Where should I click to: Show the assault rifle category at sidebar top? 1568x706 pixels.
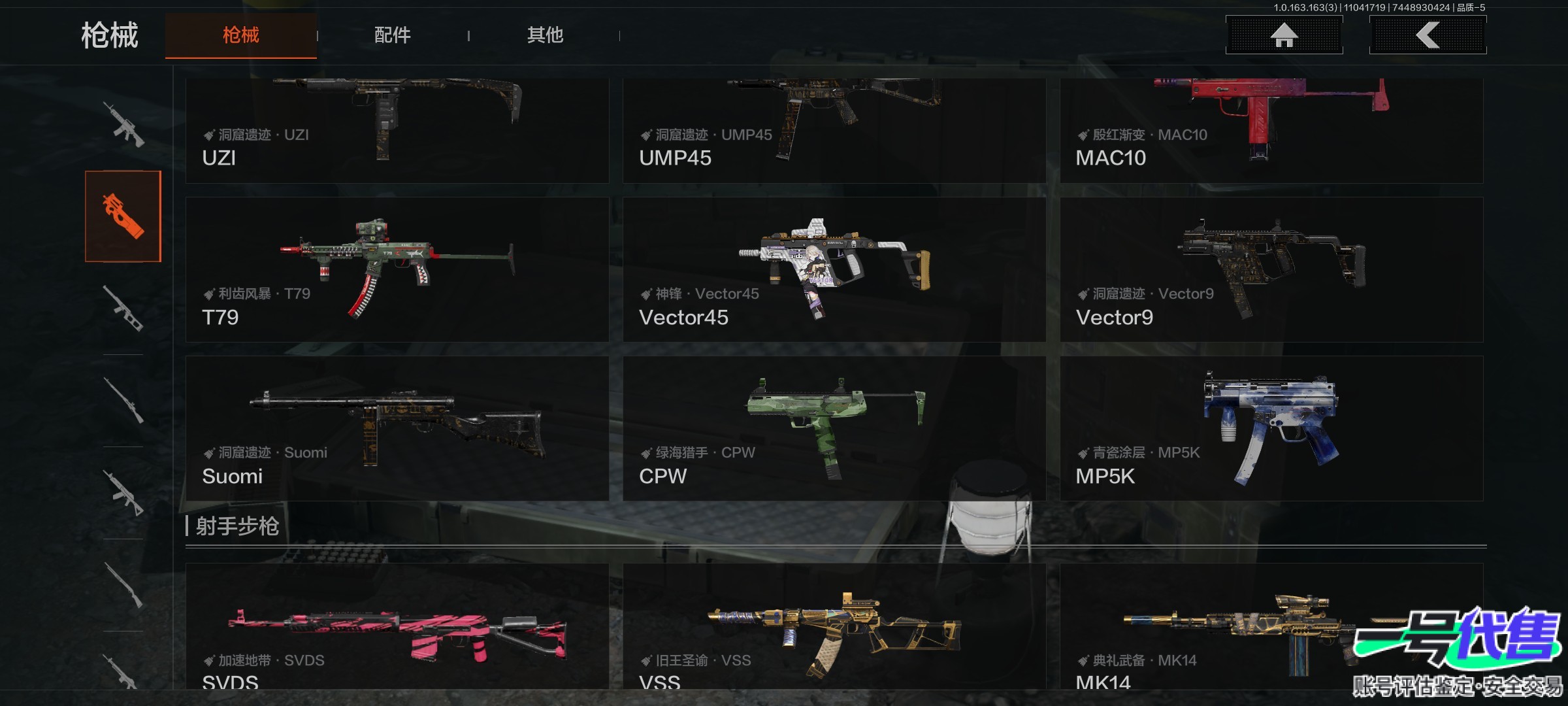coord(123,124)
